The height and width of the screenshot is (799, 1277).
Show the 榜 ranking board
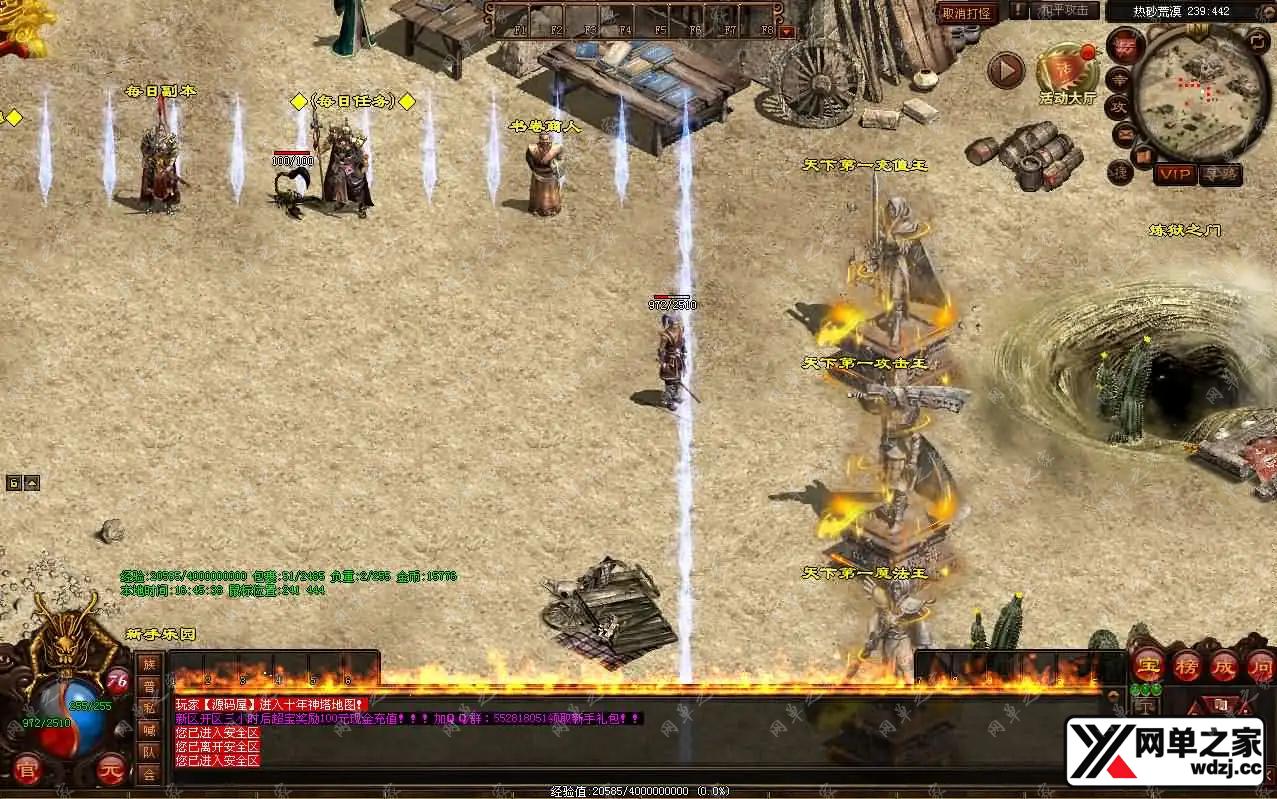[x=1186, y=665]
